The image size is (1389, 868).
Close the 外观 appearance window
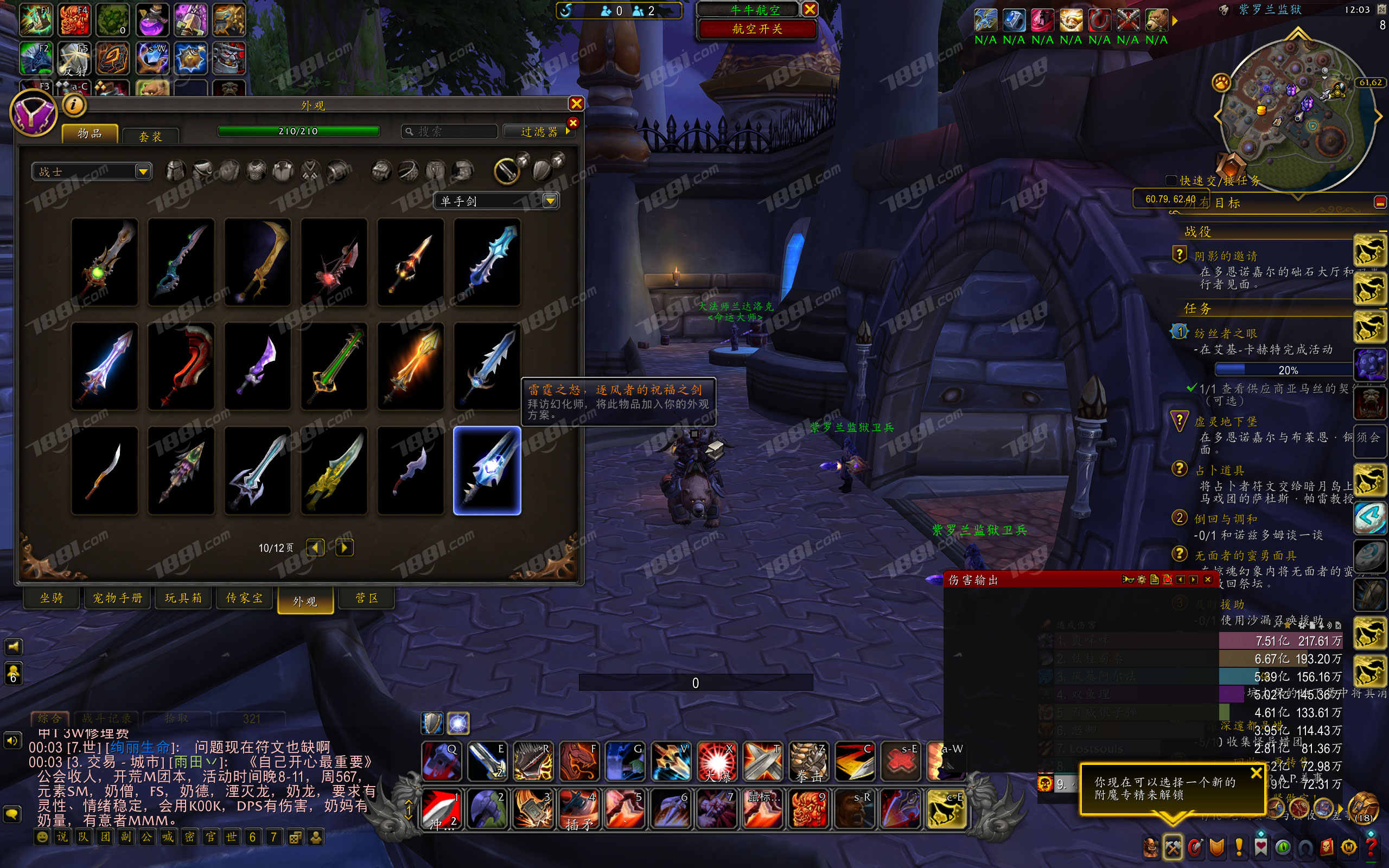(576, 103)
